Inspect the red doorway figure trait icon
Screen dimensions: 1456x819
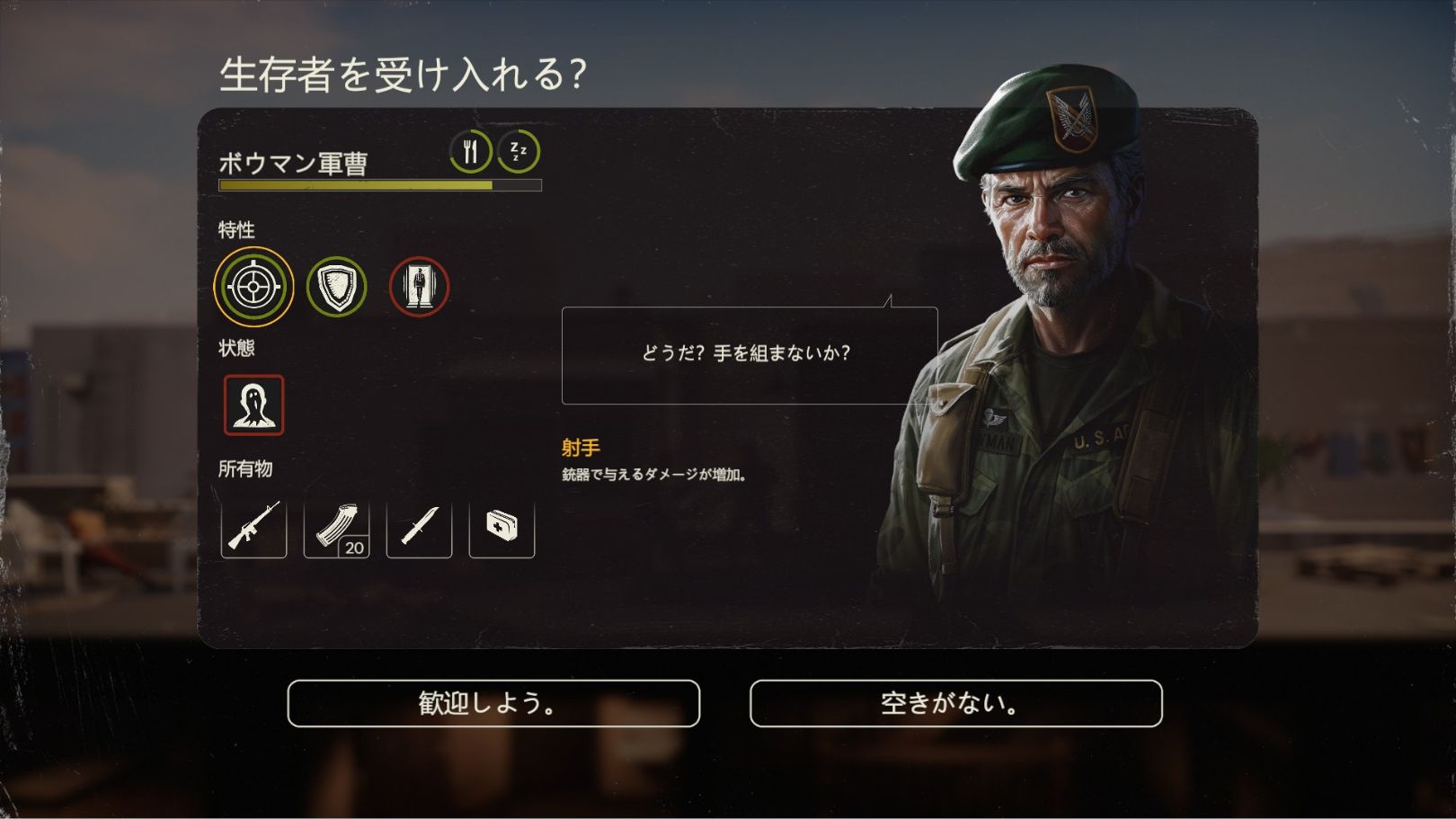(x=419, y=287)
